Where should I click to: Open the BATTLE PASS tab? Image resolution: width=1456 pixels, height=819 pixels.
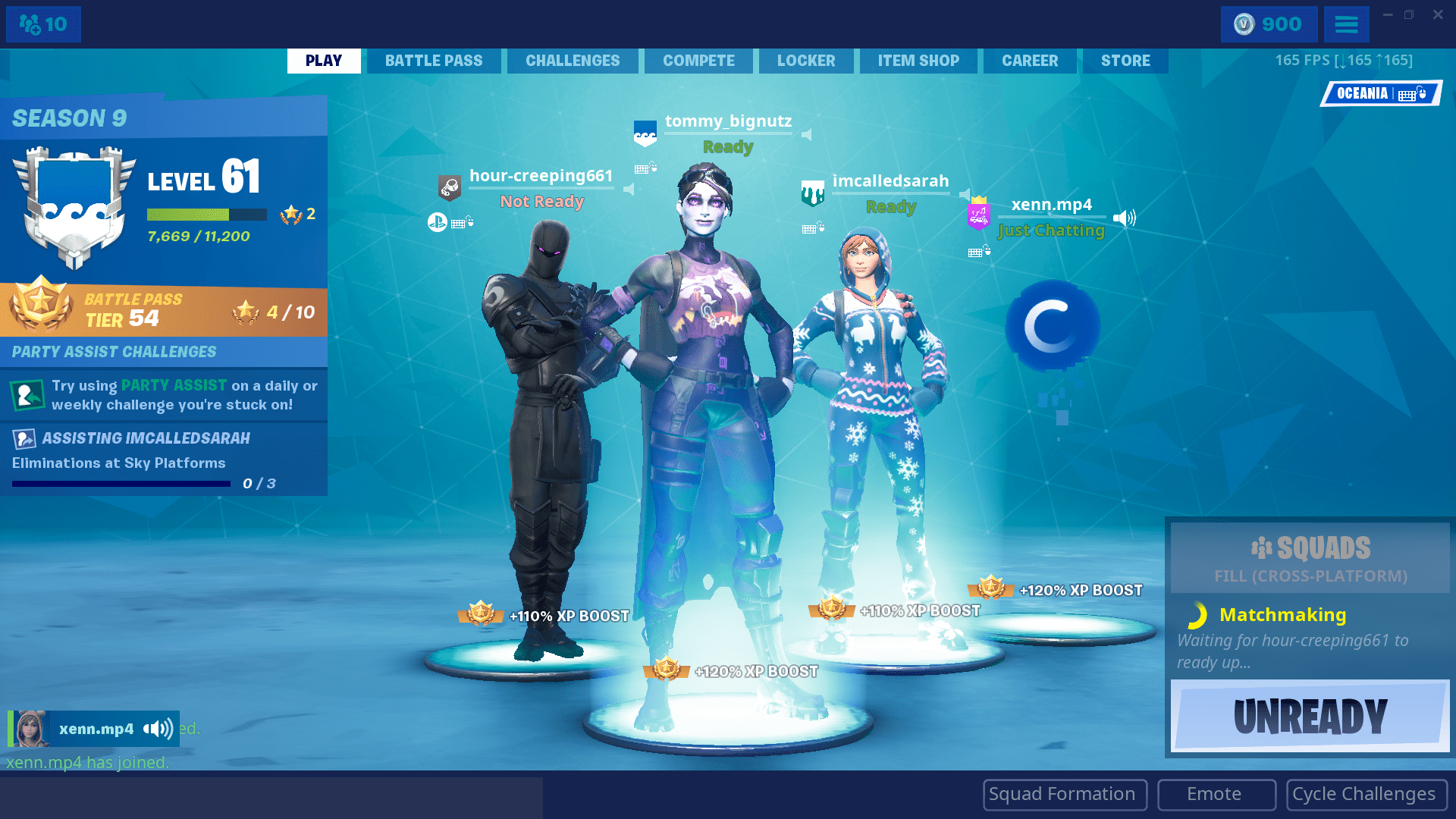pyautogui.click(x=434, y=61)
